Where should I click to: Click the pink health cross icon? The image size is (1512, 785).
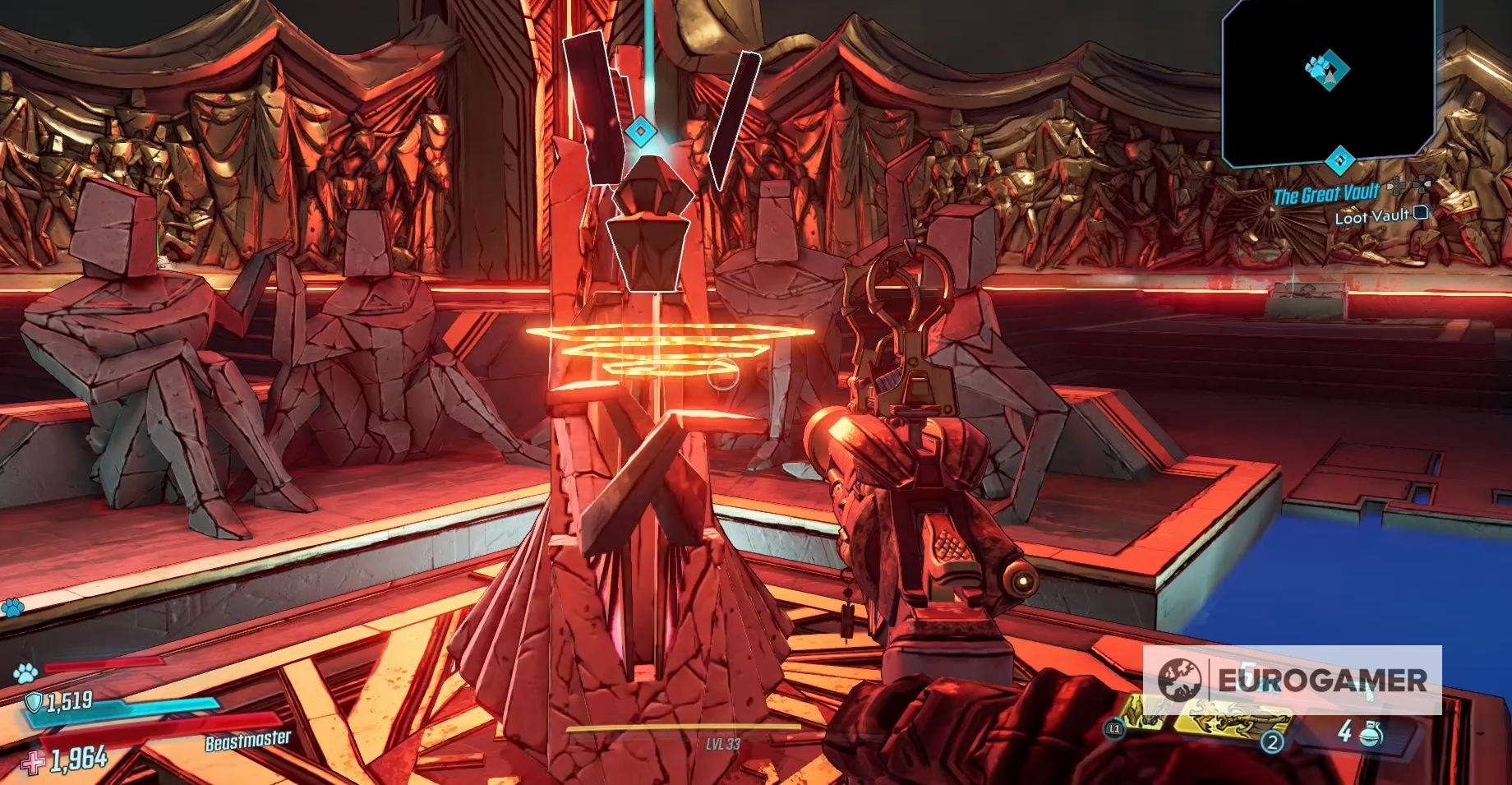(x=34, y=762)
